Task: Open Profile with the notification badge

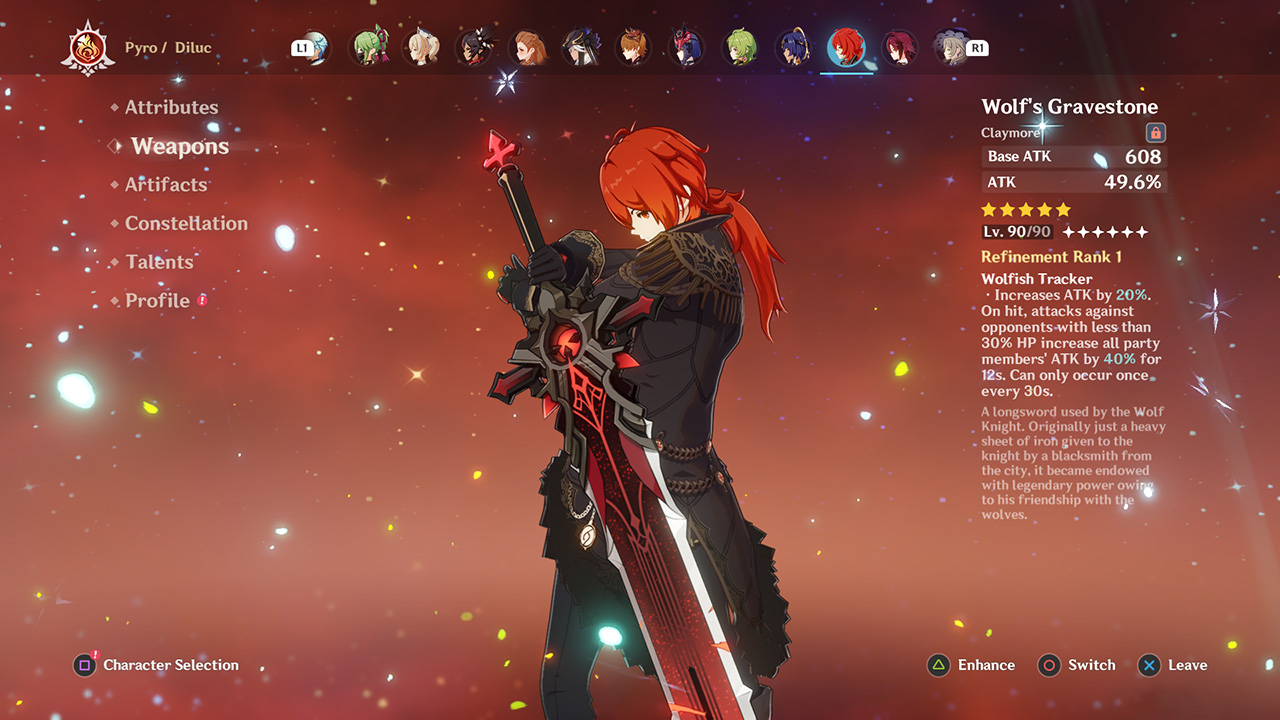Action: click(x=157, y=300)
